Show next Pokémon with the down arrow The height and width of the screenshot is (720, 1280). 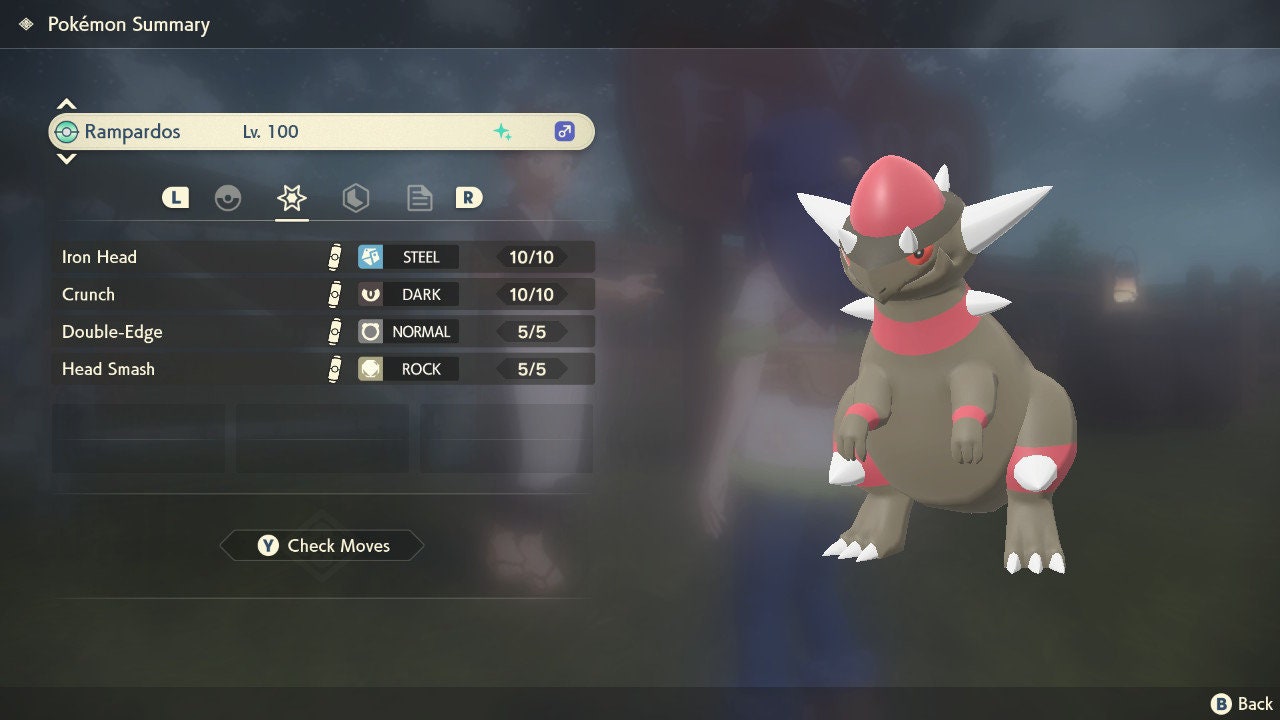(66, 158)
